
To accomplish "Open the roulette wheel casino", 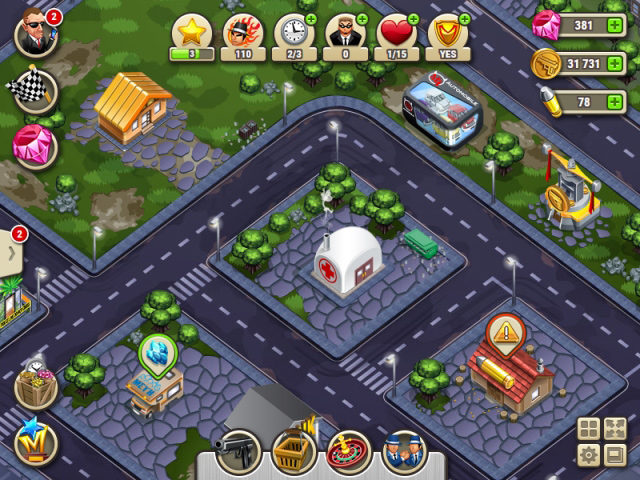I will click(348, 452).
